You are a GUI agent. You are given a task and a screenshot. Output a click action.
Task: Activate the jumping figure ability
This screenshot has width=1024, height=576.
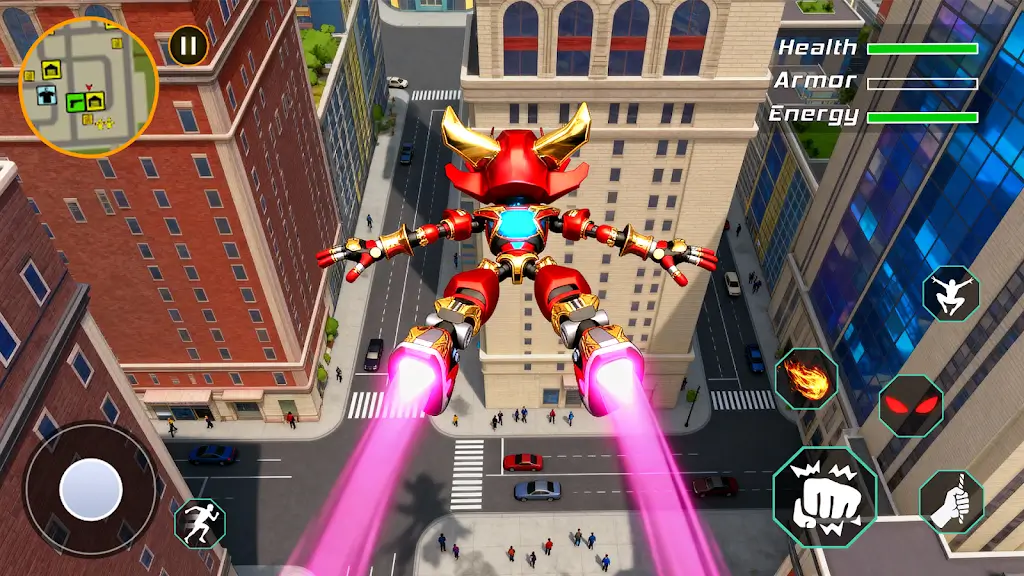[951, 293]
